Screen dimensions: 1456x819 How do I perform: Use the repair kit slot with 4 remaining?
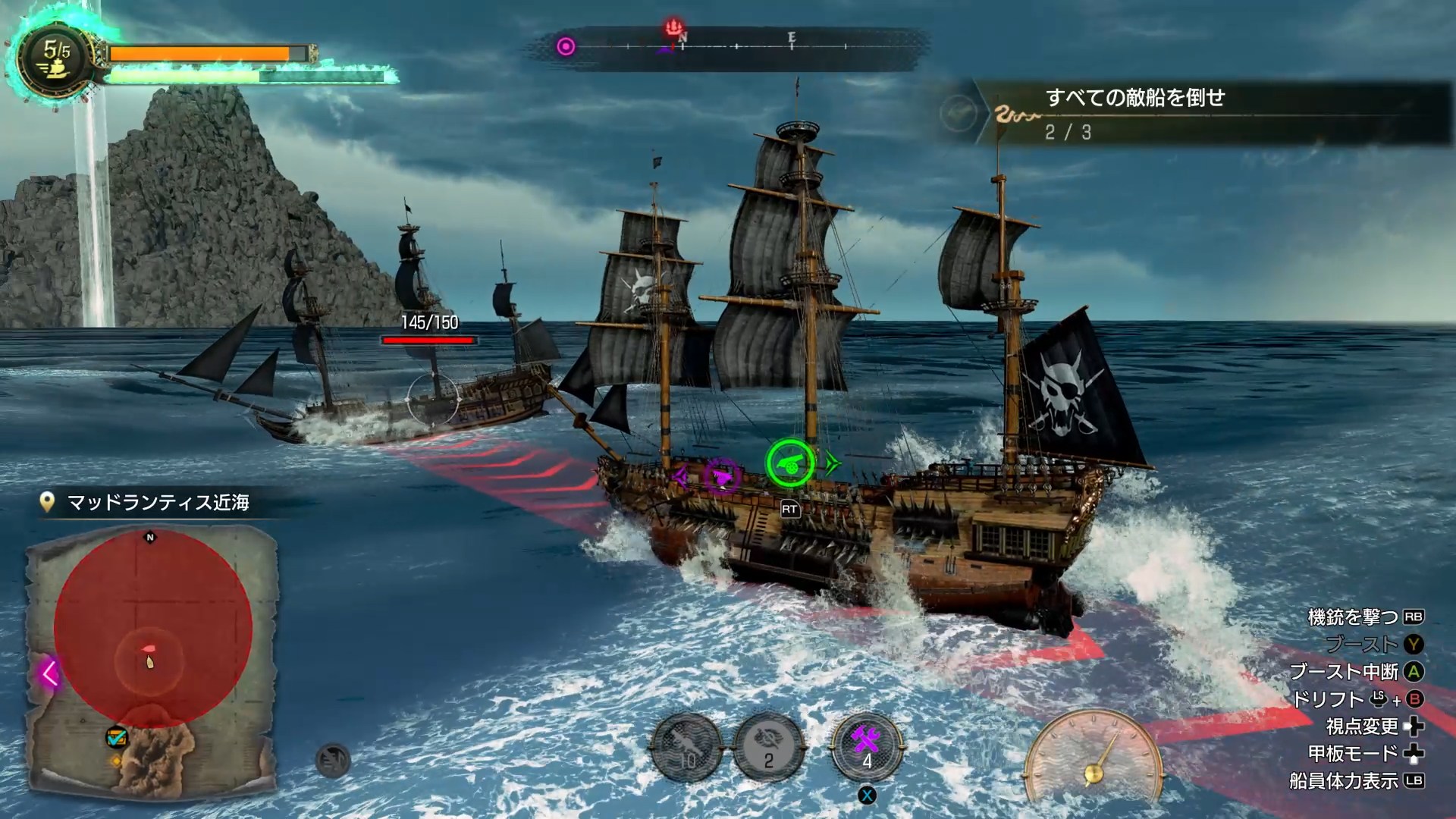click(867, 748)
